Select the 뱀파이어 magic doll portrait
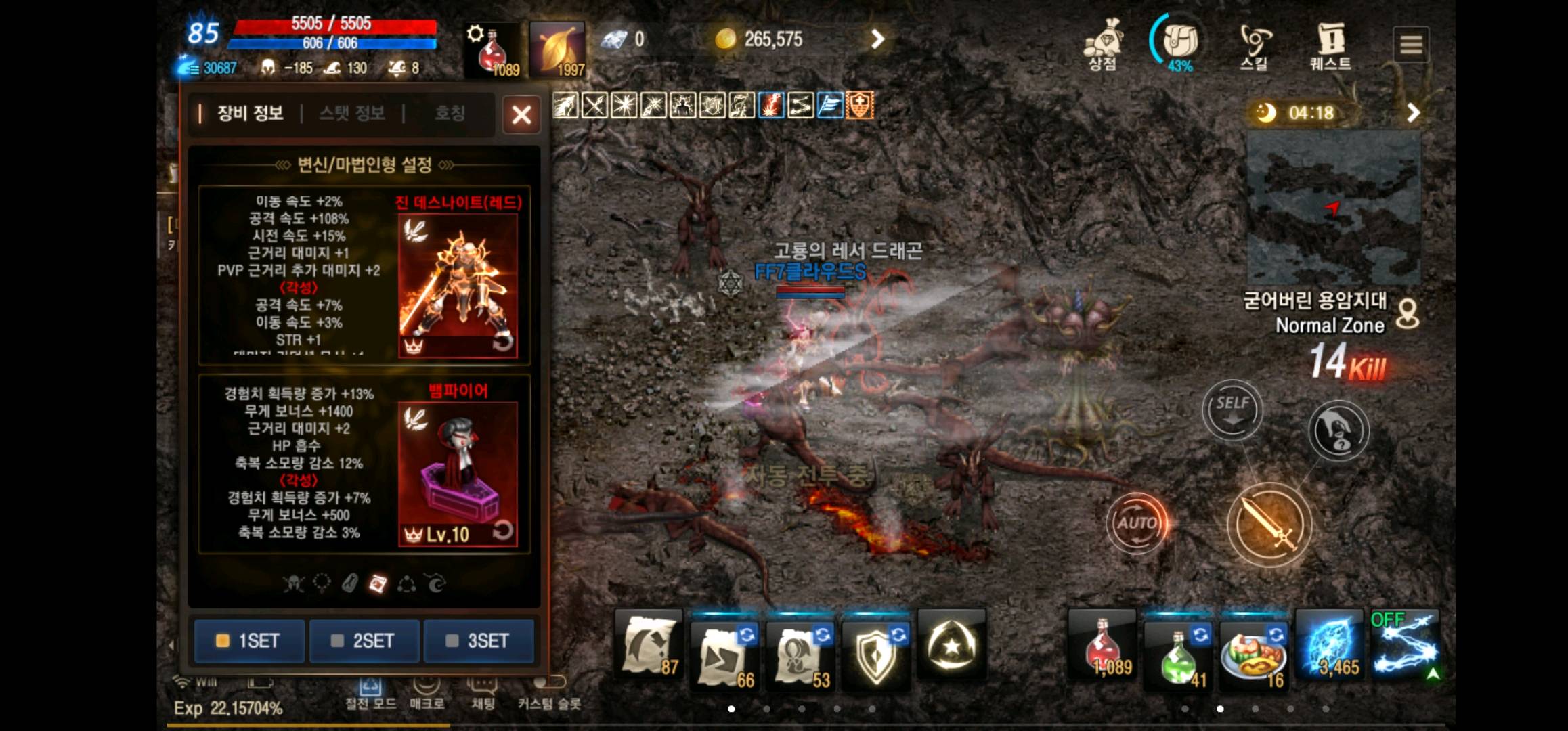 click(x=458, y=473)
